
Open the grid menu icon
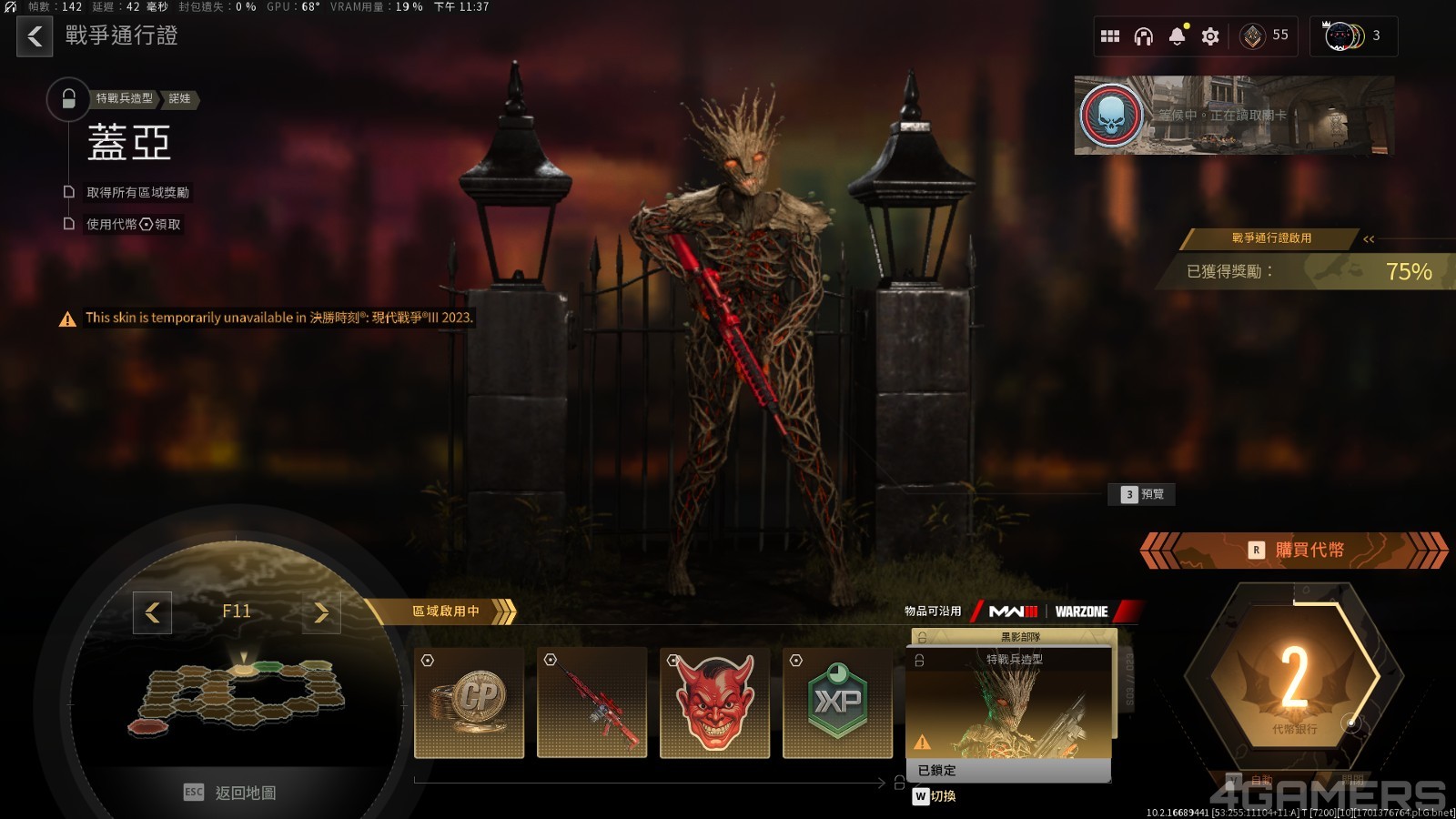pyautogui.click(x=1110, y=36)
